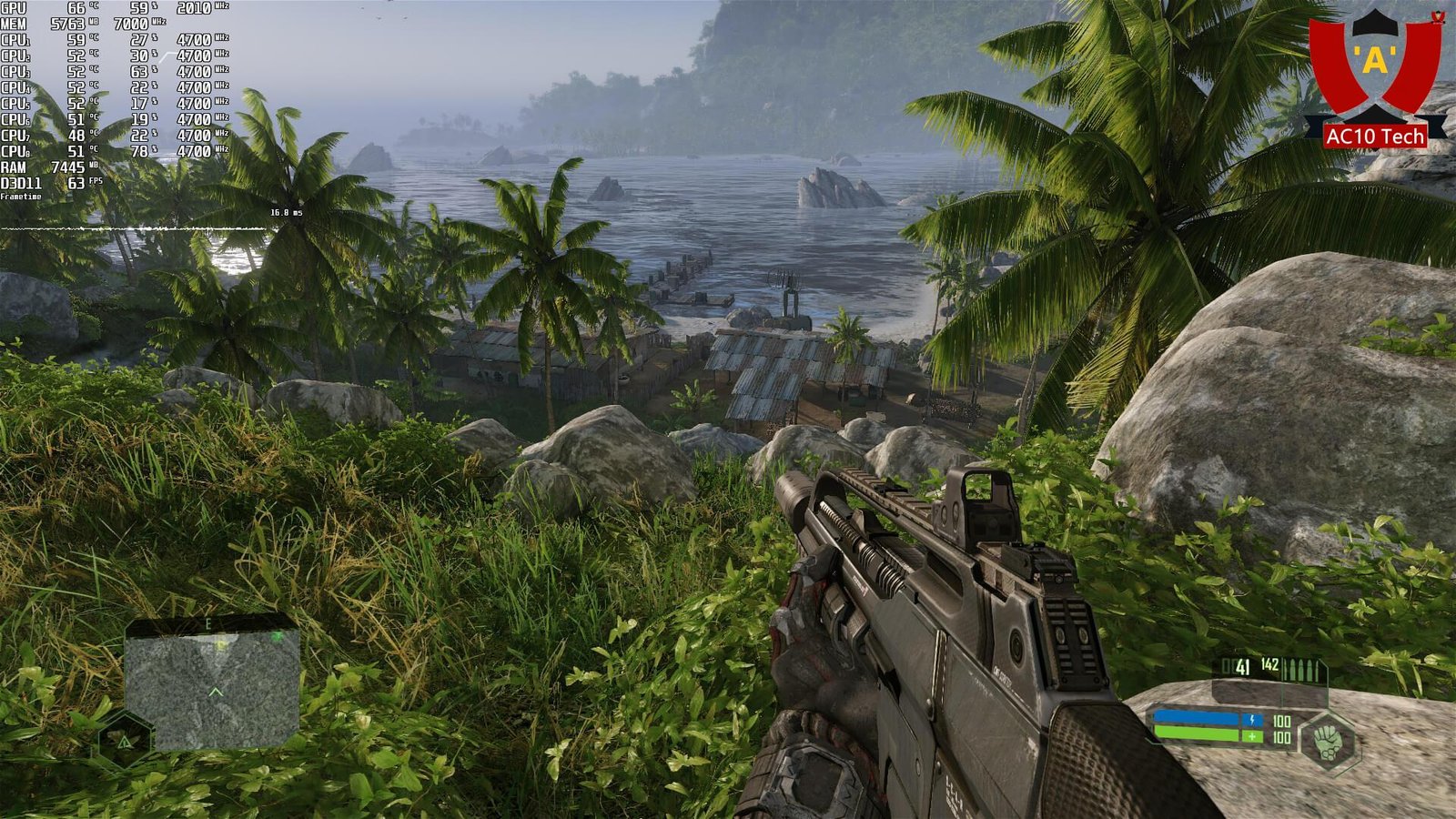Screen dimensions: 1456x819
Task: Click the magazine ammo count 41
Action: click(x=1242, y=667)
